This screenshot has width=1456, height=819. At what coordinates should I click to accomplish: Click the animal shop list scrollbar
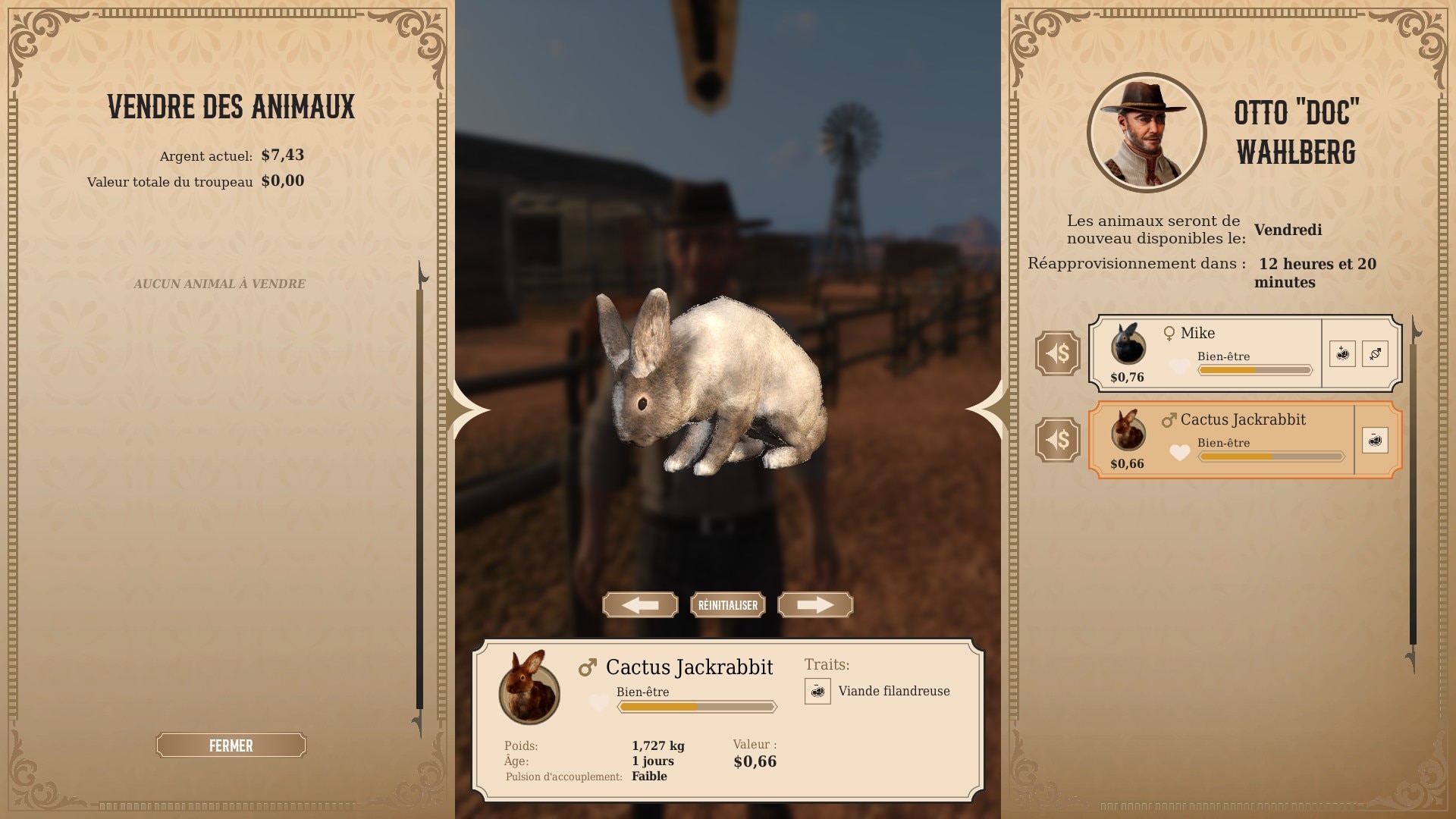1413,493
